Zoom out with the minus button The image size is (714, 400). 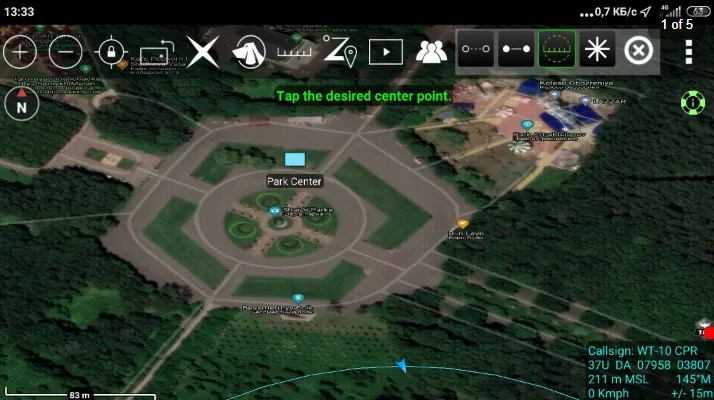tap(65, 51)
